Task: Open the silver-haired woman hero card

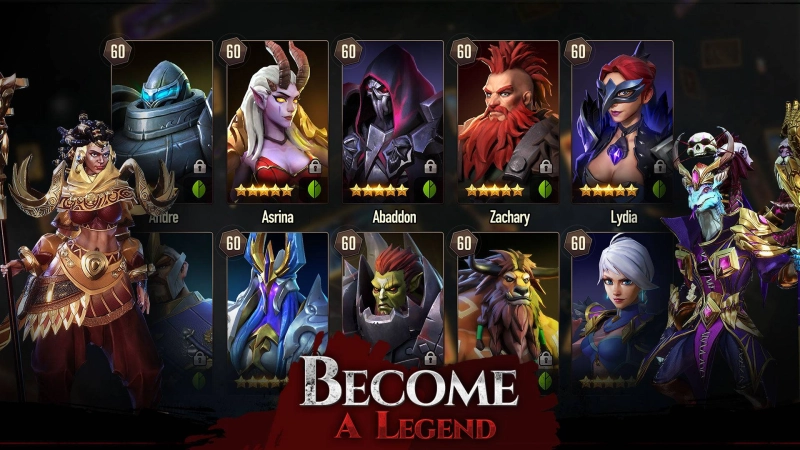Action: pos(615,300)
